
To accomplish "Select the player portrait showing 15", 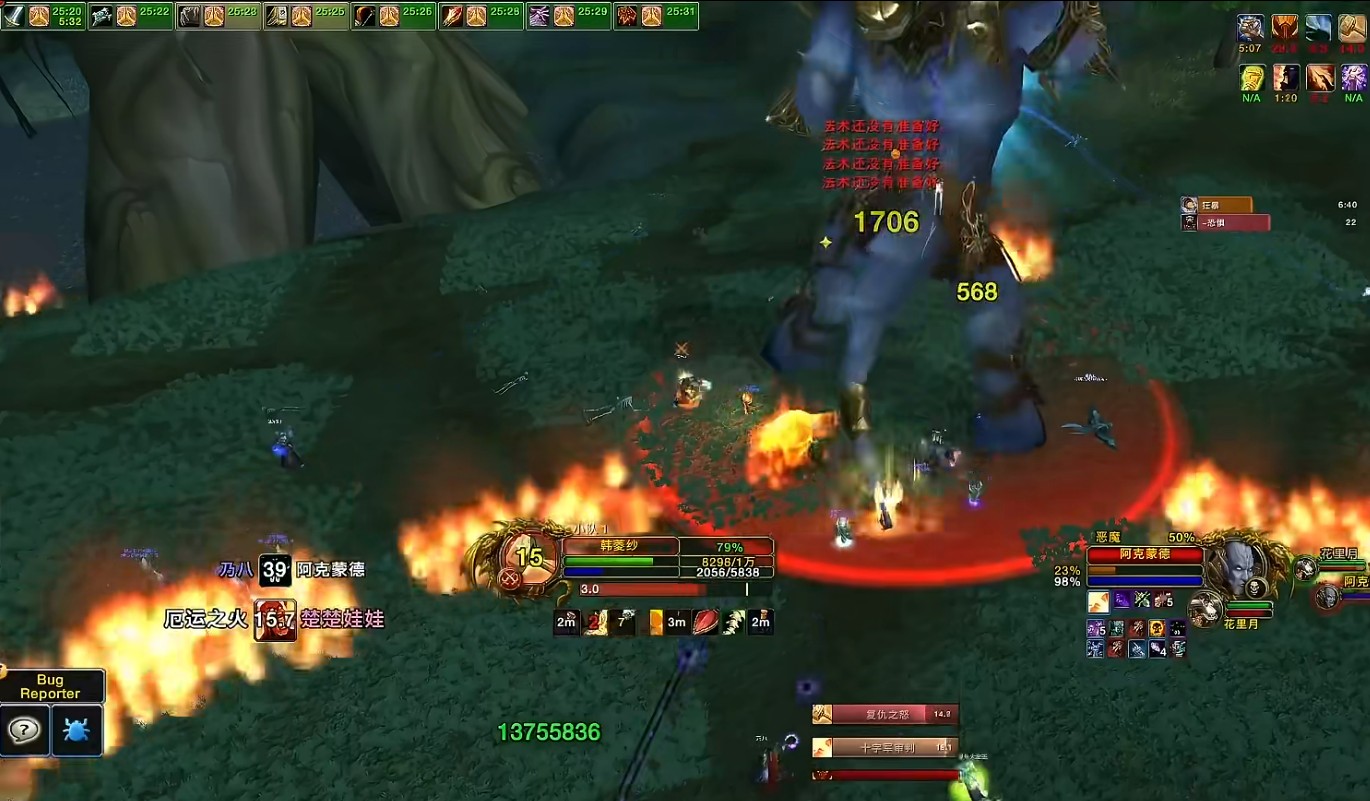I will pos(527,560).
